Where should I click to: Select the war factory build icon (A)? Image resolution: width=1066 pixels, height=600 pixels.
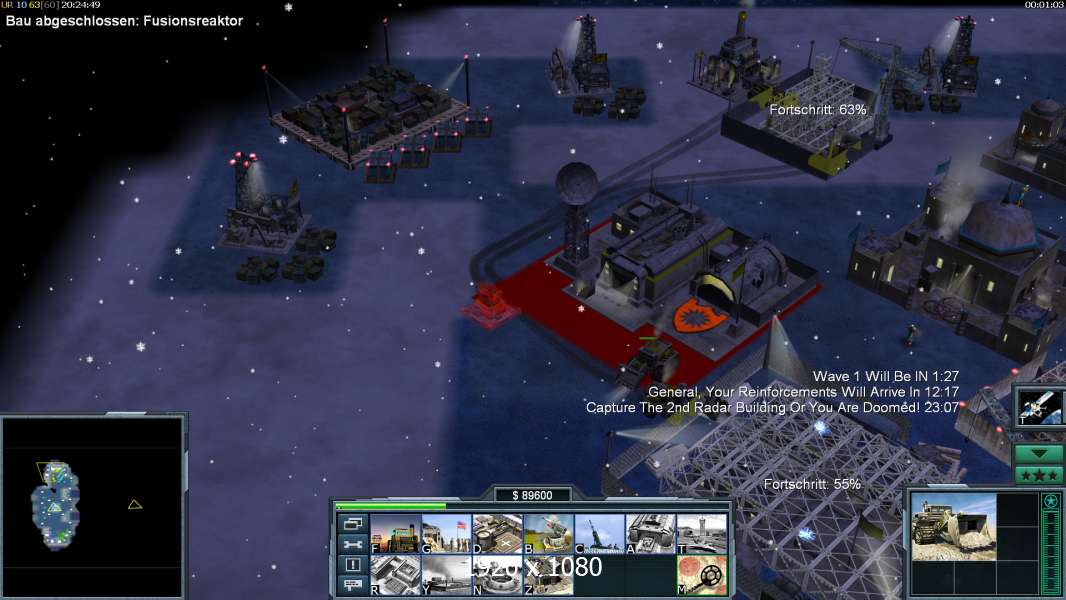point(650,534)
